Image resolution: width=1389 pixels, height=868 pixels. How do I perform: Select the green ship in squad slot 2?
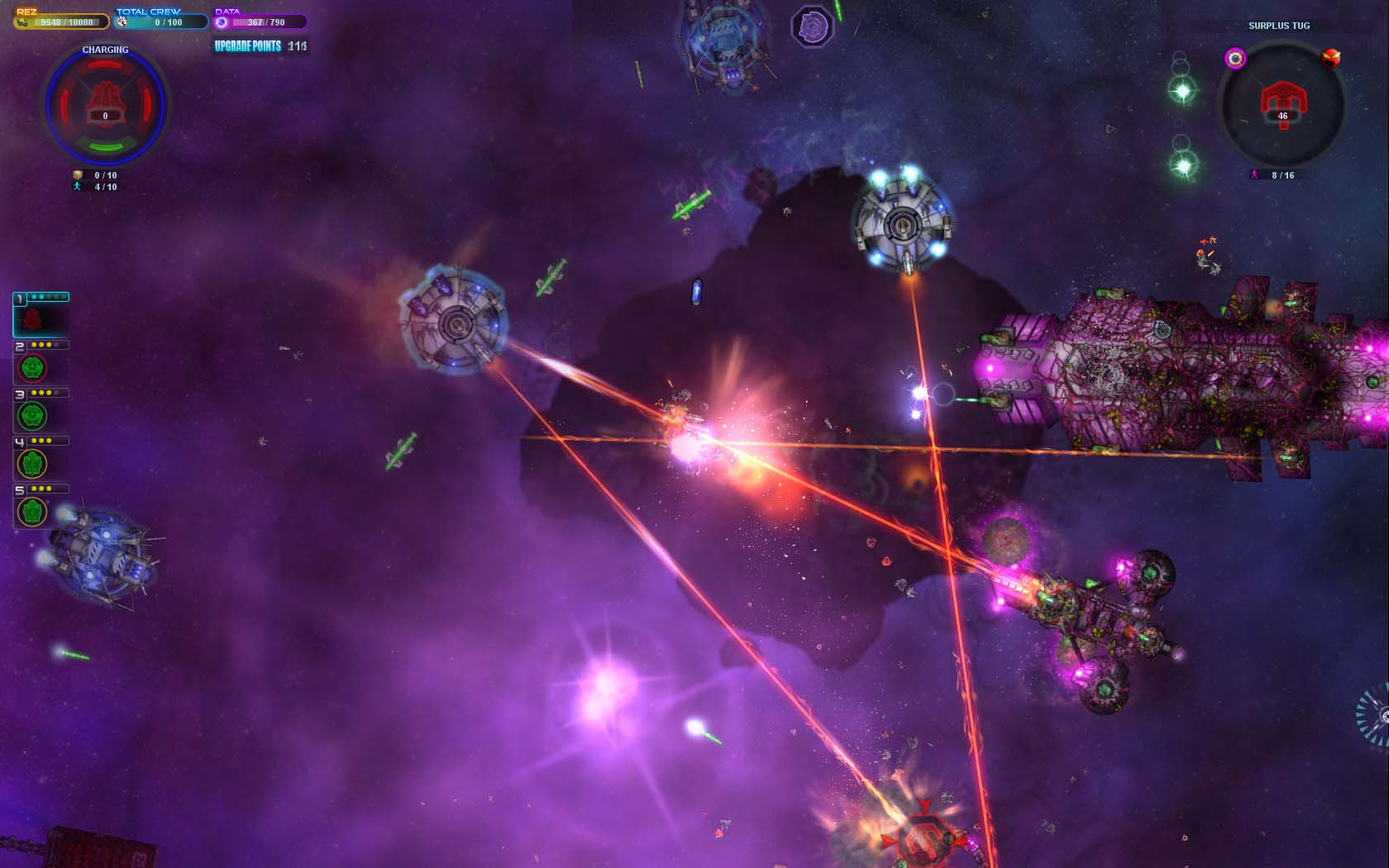click(33, 367)
